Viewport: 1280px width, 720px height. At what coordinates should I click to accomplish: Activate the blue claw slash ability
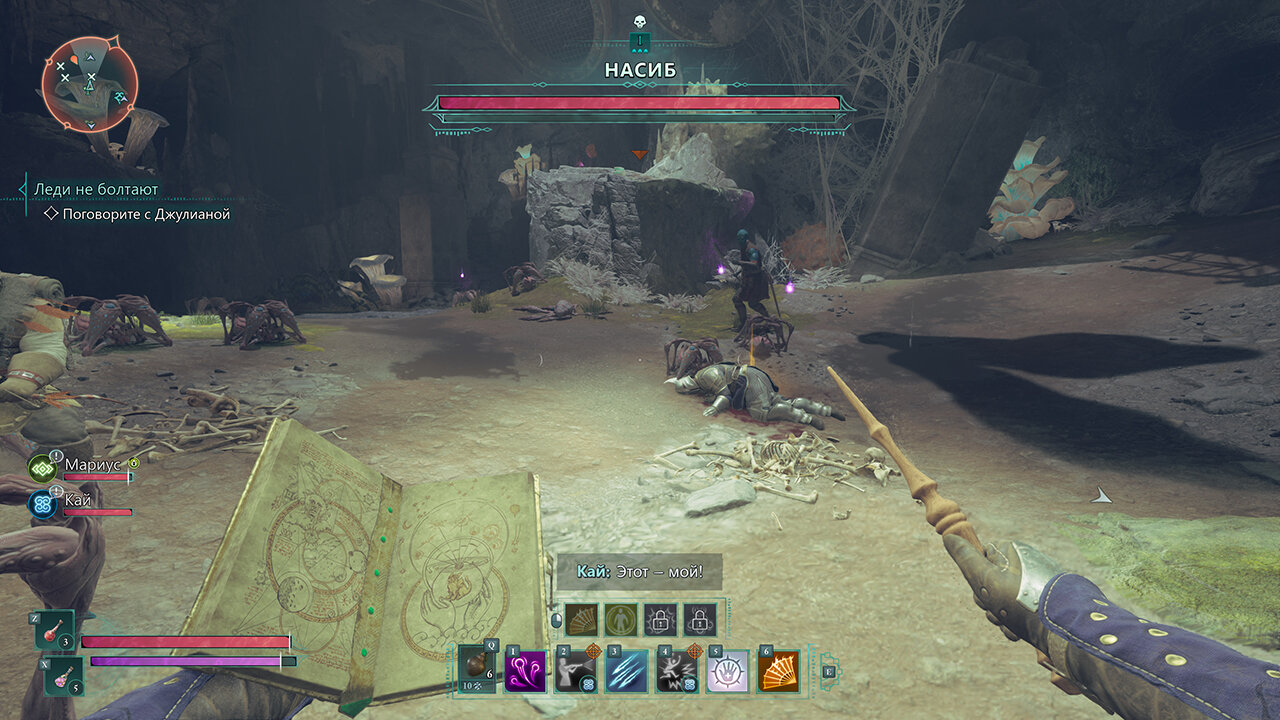627,671
